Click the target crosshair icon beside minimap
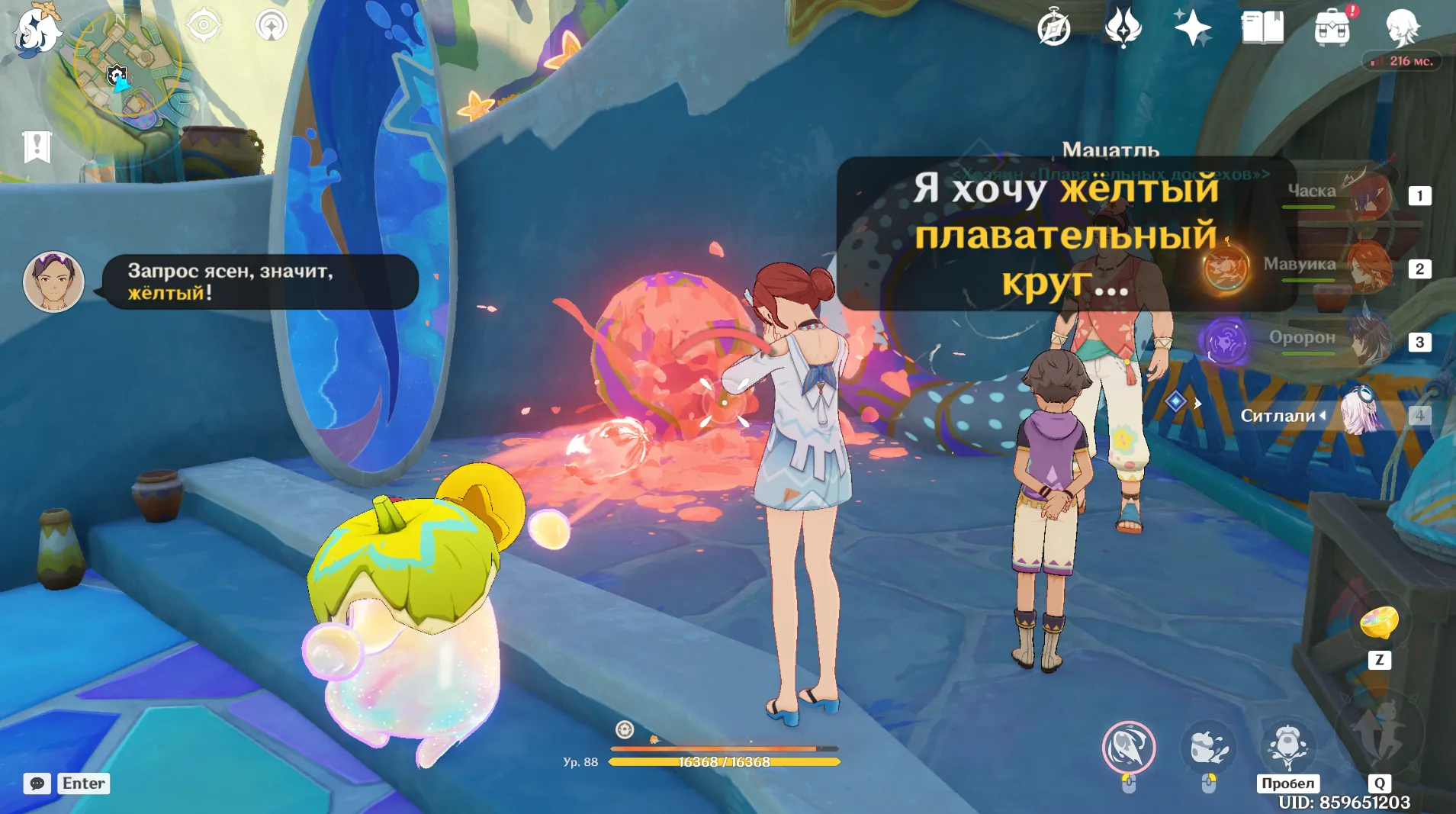The image size is (1456, 814). tap(204, 26)
